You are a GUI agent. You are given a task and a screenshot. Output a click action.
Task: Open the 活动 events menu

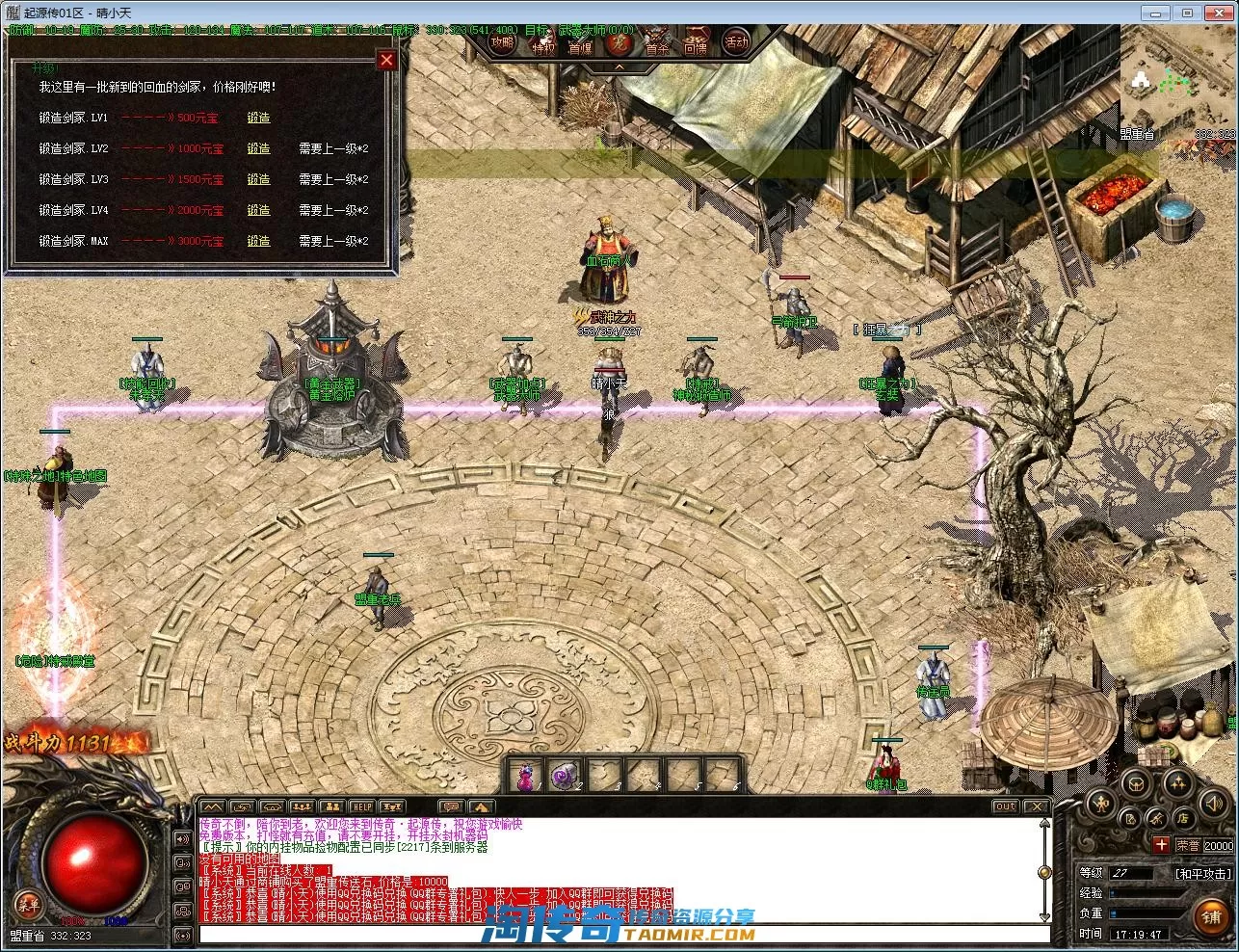click(x=736, y=43)
